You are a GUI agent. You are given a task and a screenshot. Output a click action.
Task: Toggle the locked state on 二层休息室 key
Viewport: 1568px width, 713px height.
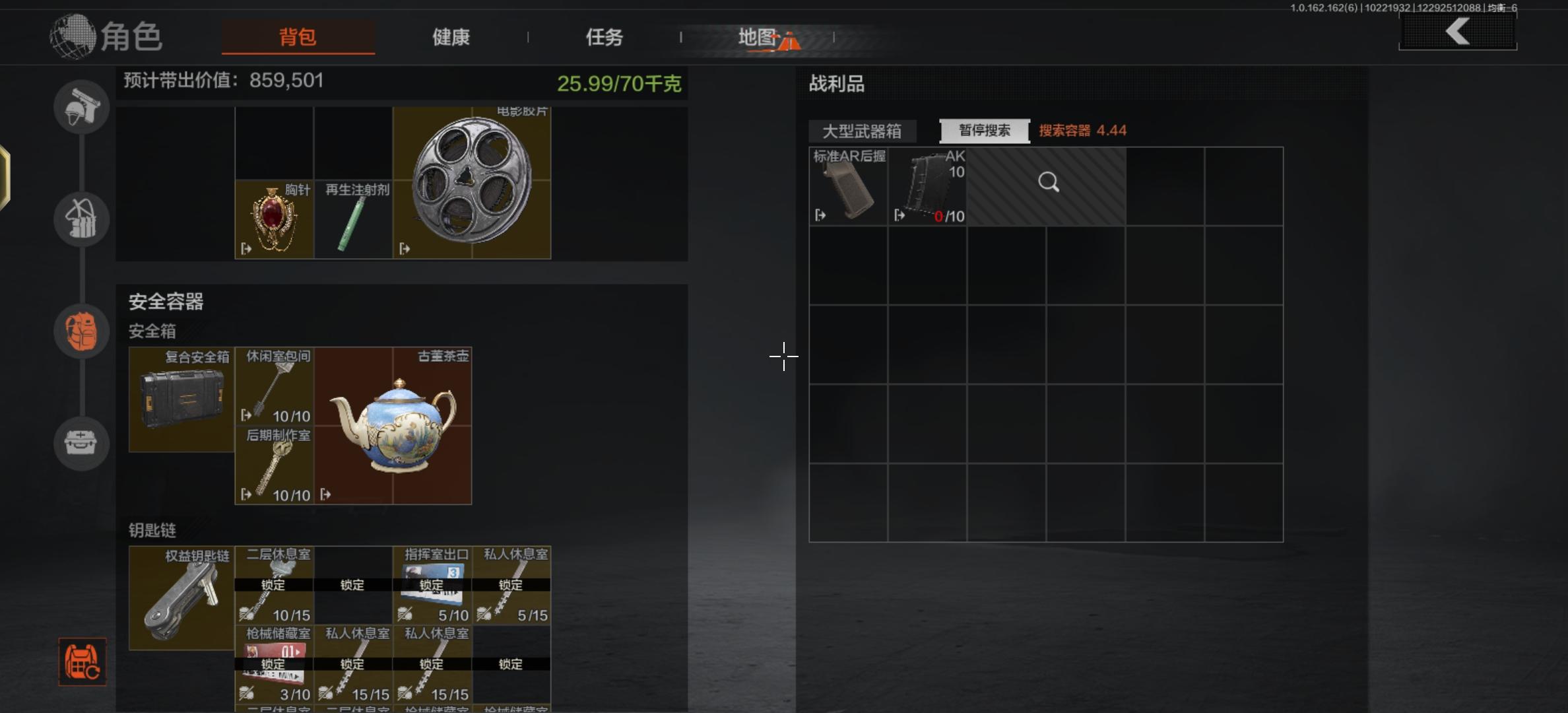point(274,585)
